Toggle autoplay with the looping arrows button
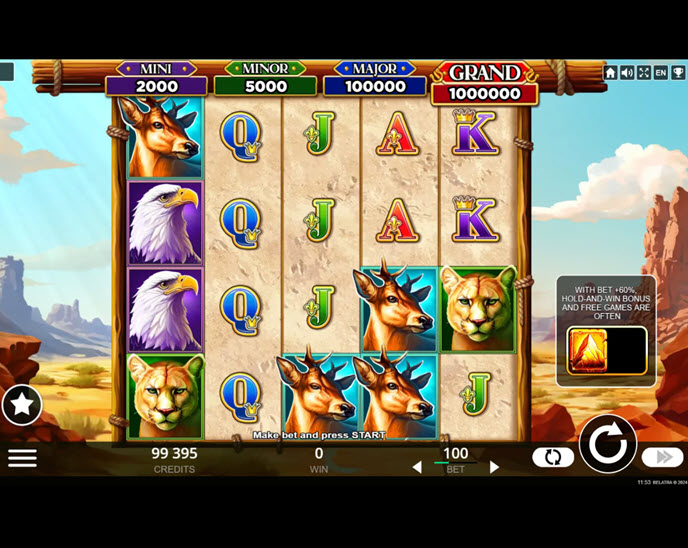Screen dimensions: 688x548 [x=553, y=457]
